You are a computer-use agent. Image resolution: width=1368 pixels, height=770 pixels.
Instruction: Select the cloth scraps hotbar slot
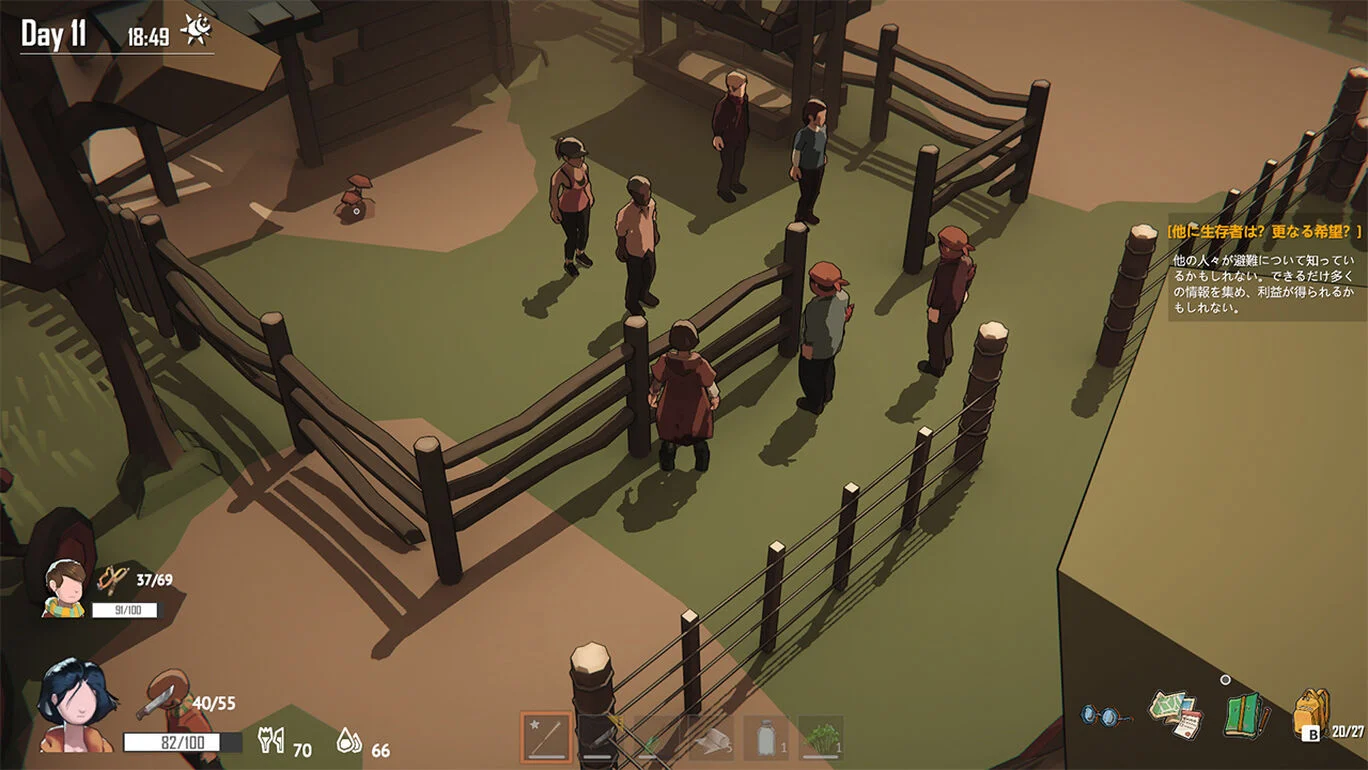coord(711,738)
